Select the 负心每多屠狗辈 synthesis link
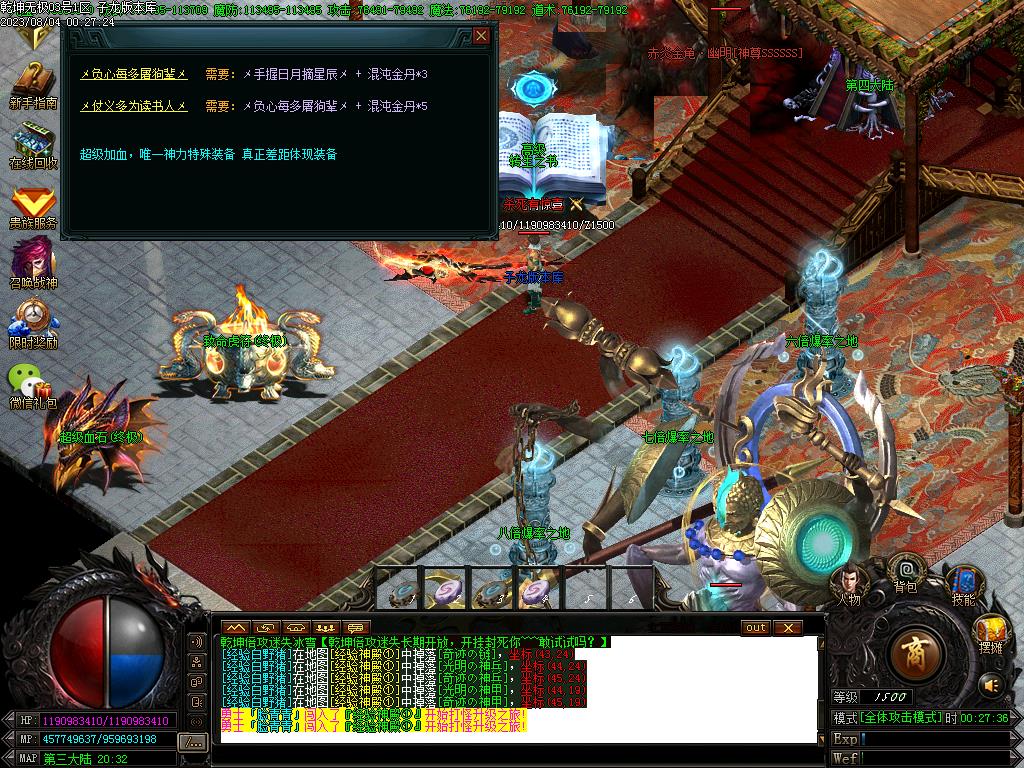 pos(134,74)
